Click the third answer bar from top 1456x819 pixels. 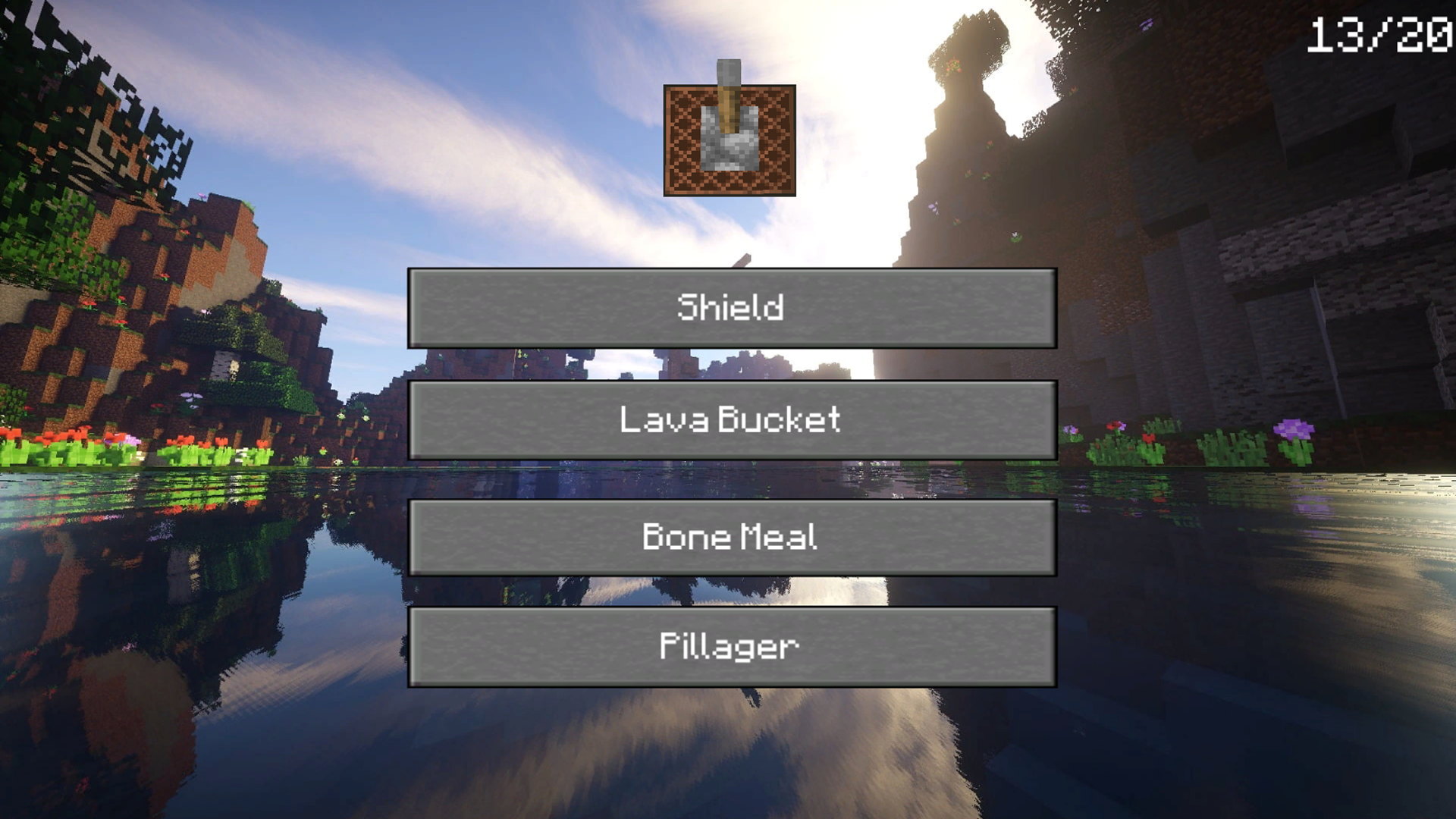tap(730, 536)
